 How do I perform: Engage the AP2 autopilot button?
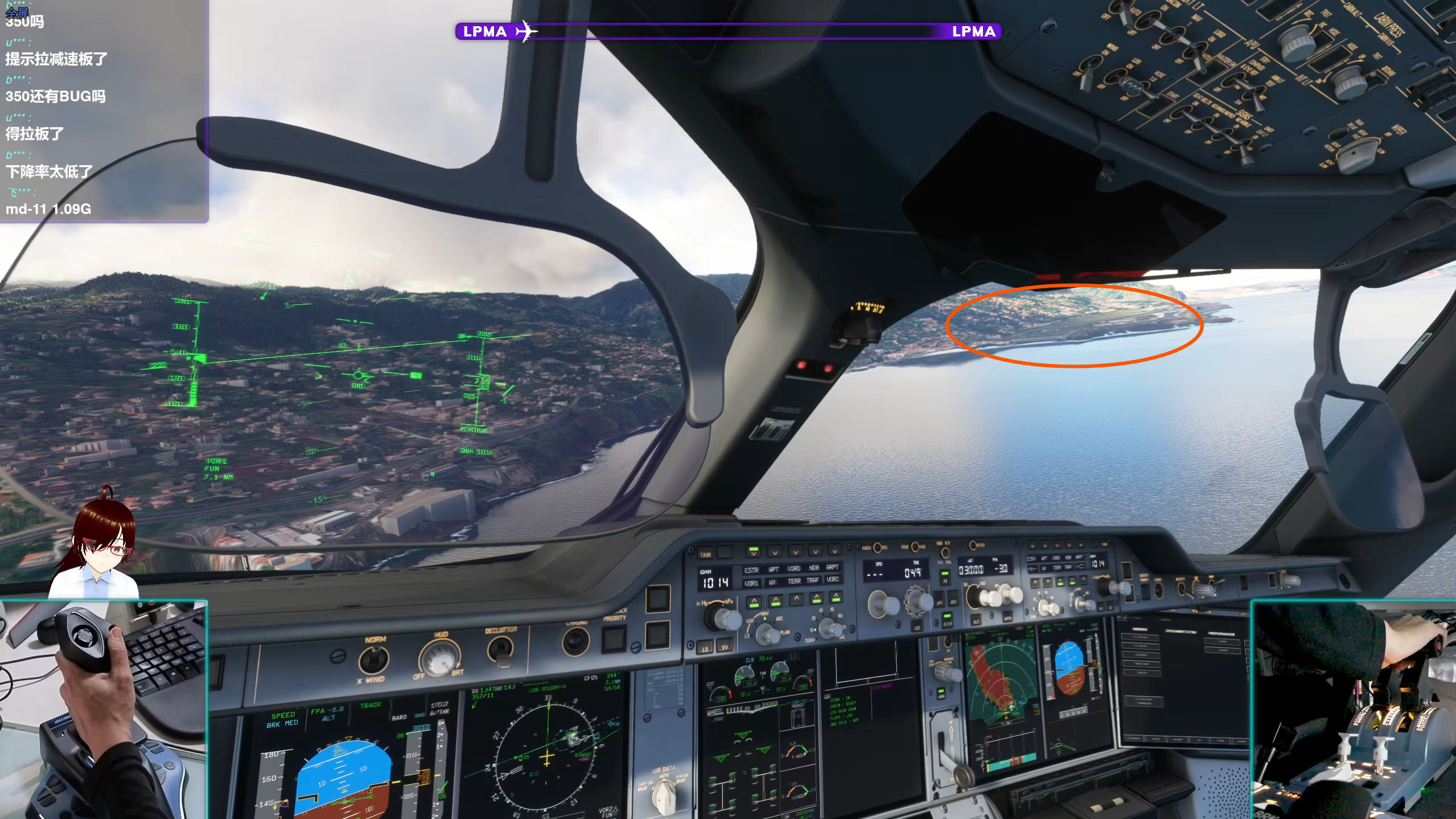(954, 602)
